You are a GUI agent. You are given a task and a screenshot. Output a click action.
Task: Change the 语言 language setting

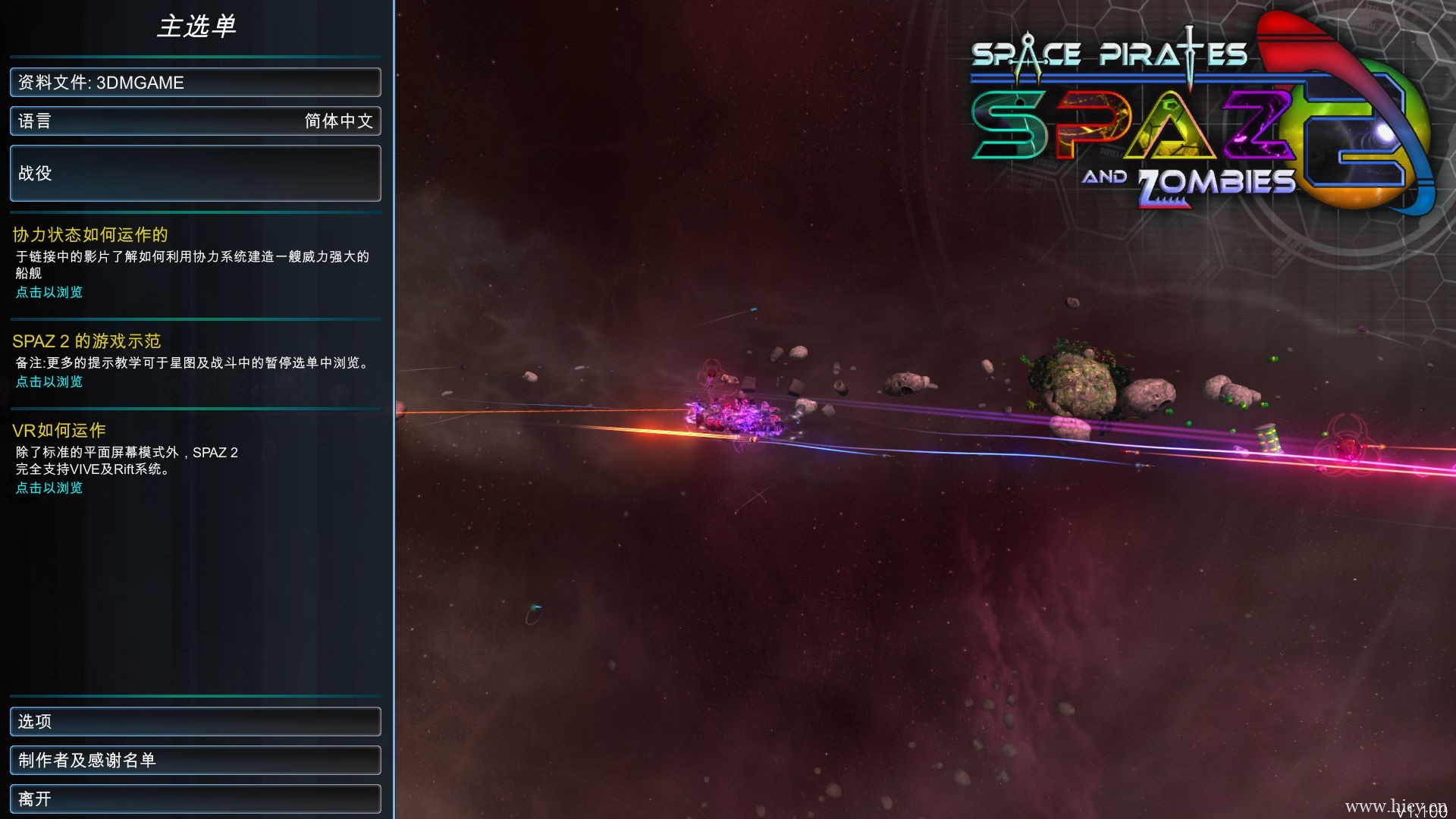coord(195,121)
